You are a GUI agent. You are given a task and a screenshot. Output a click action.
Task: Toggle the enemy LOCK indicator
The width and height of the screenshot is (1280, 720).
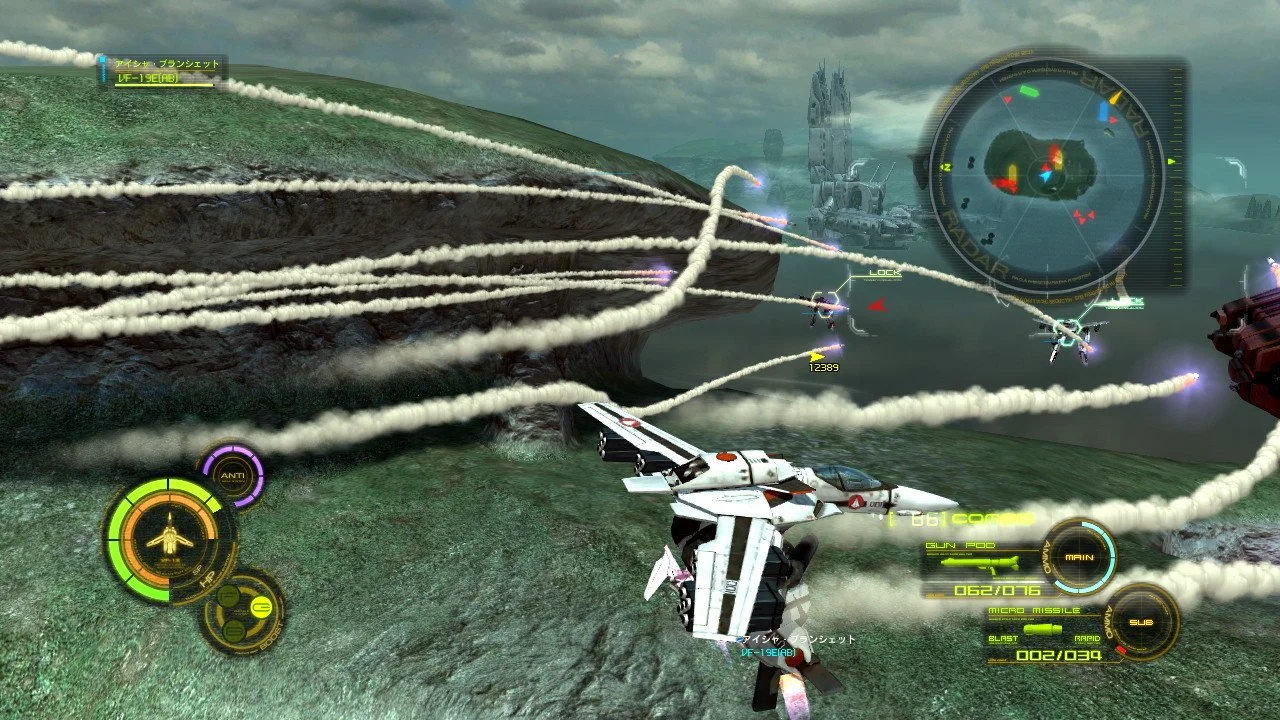tap(885, 272)
